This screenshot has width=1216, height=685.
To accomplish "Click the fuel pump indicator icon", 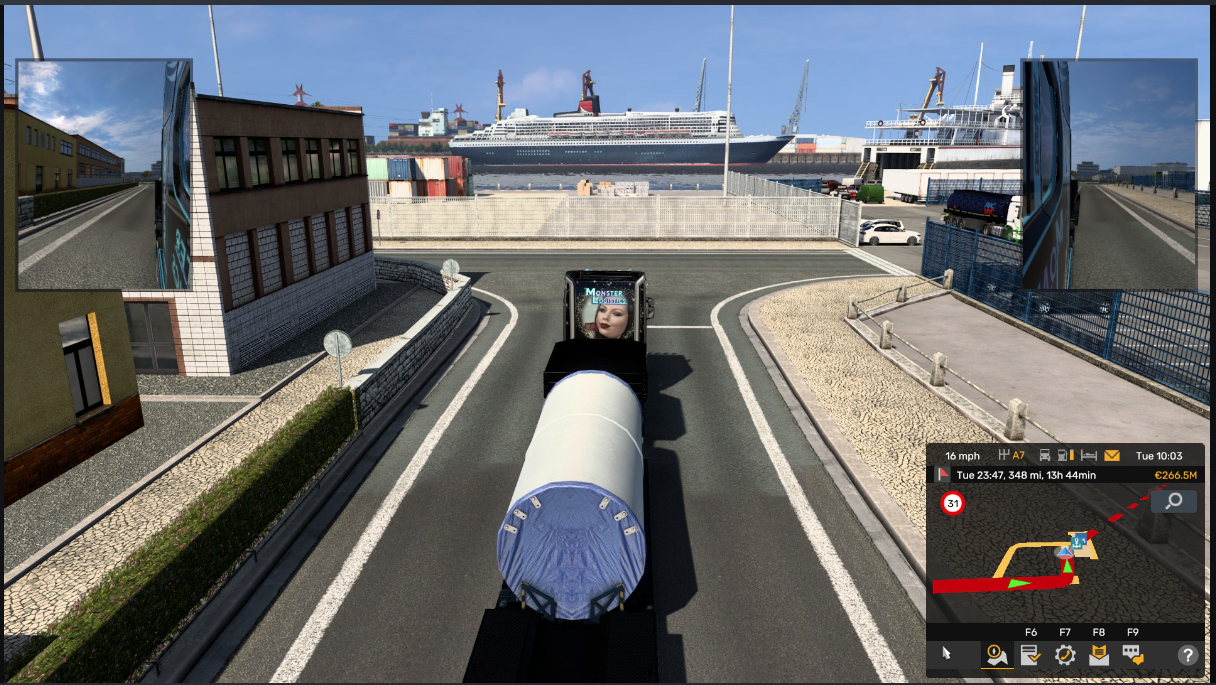I will pos(1066,456).
